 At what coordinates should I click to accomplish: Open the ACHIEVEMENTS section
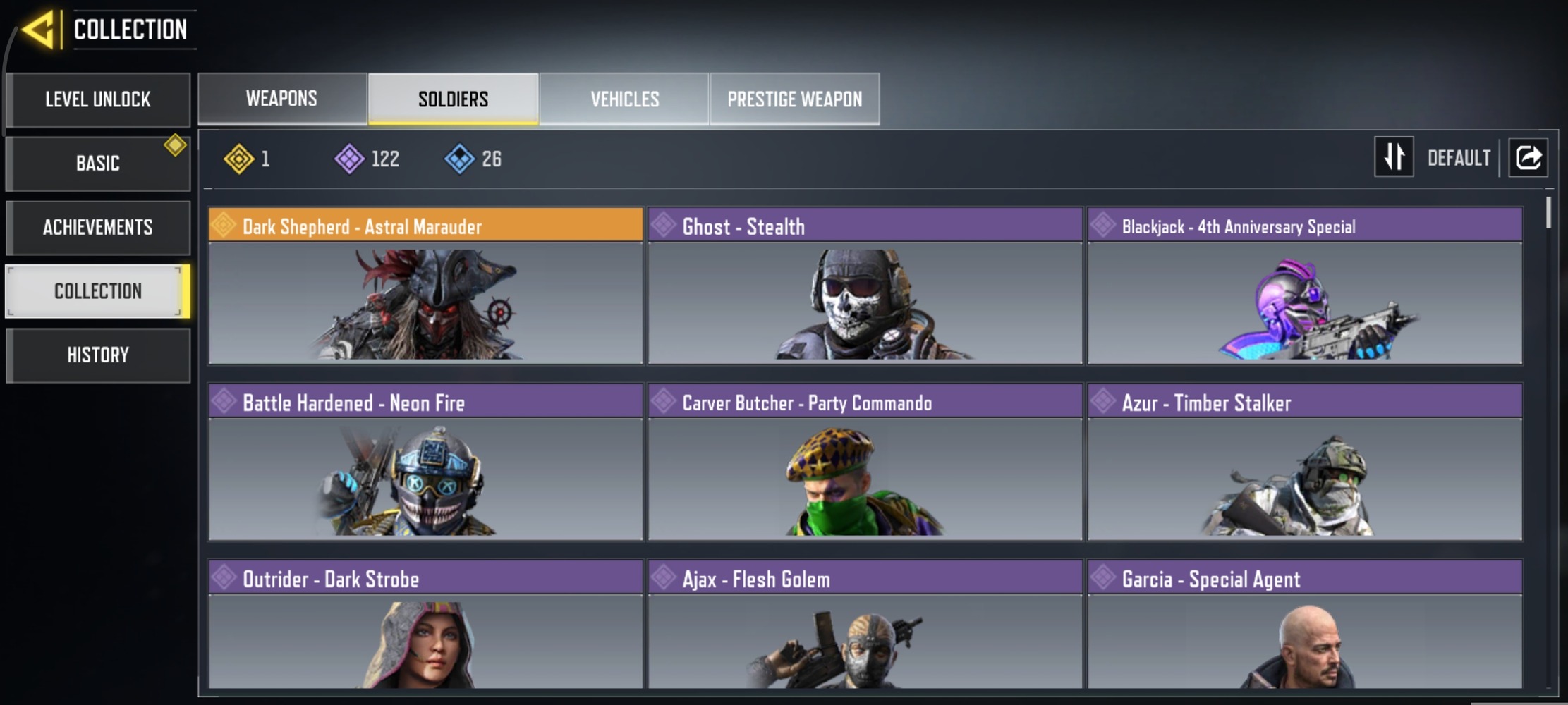[98, 227]
